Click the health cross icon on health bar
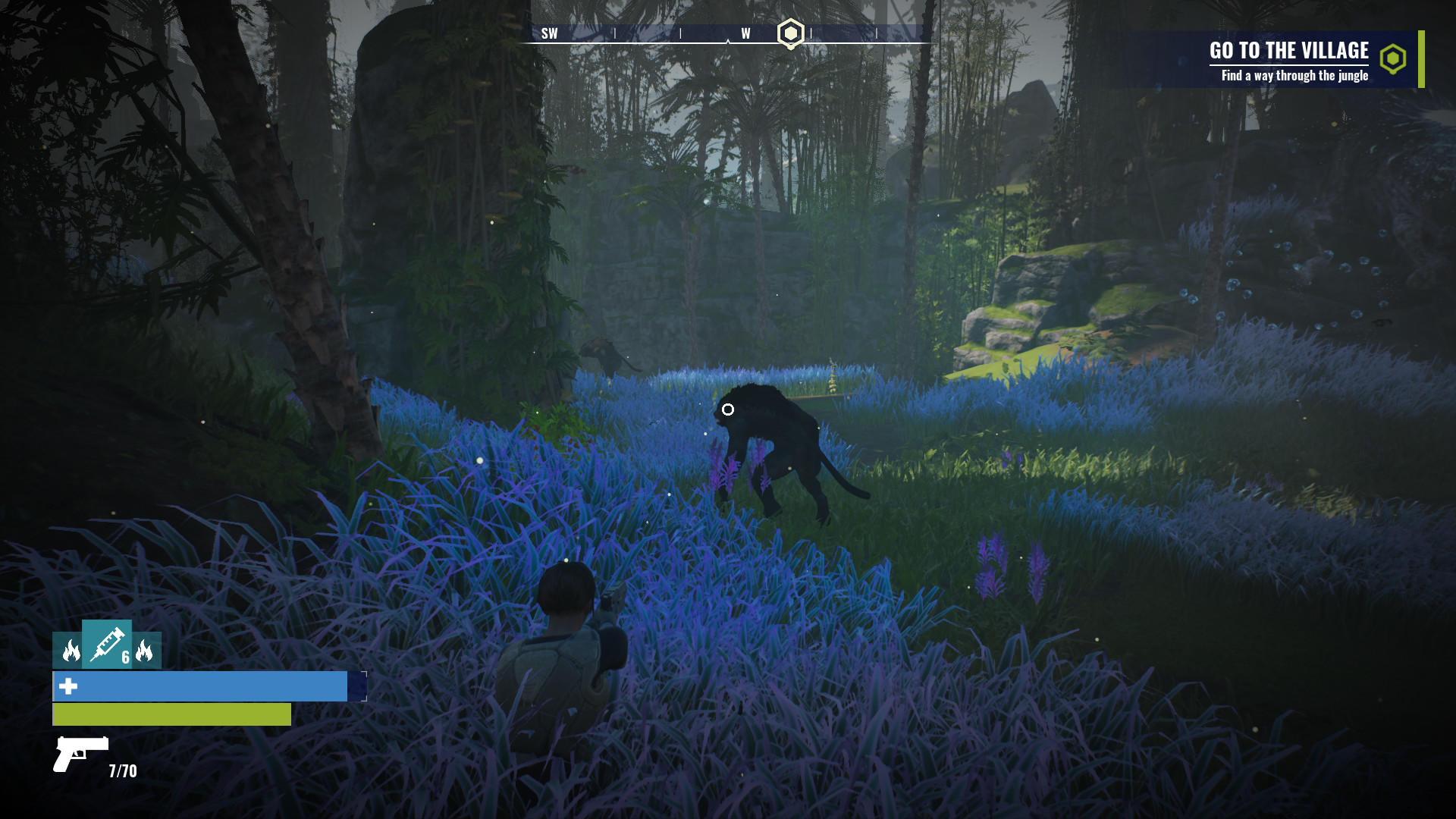Screen dimensions: 1456x819 coord(67,688)
